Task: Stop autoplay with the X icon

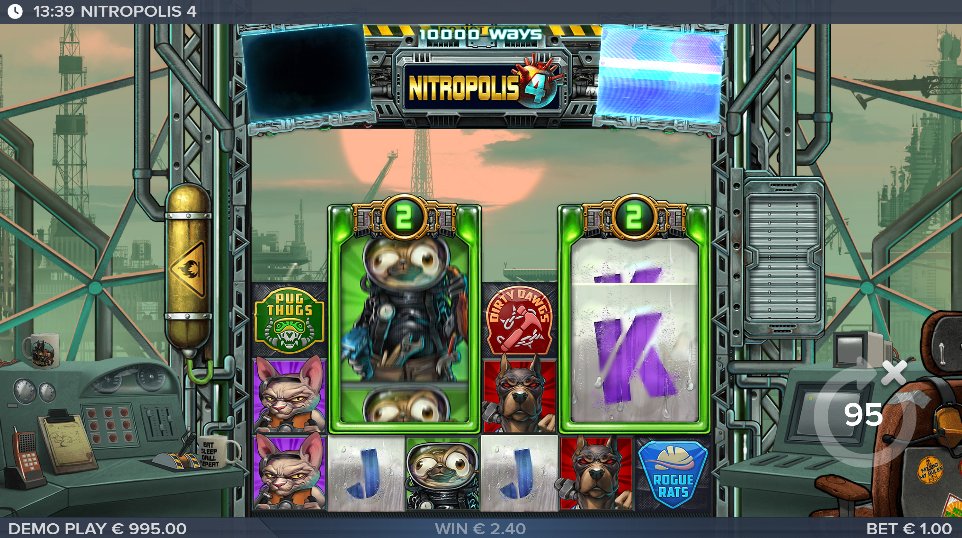Action: [894, 372]
